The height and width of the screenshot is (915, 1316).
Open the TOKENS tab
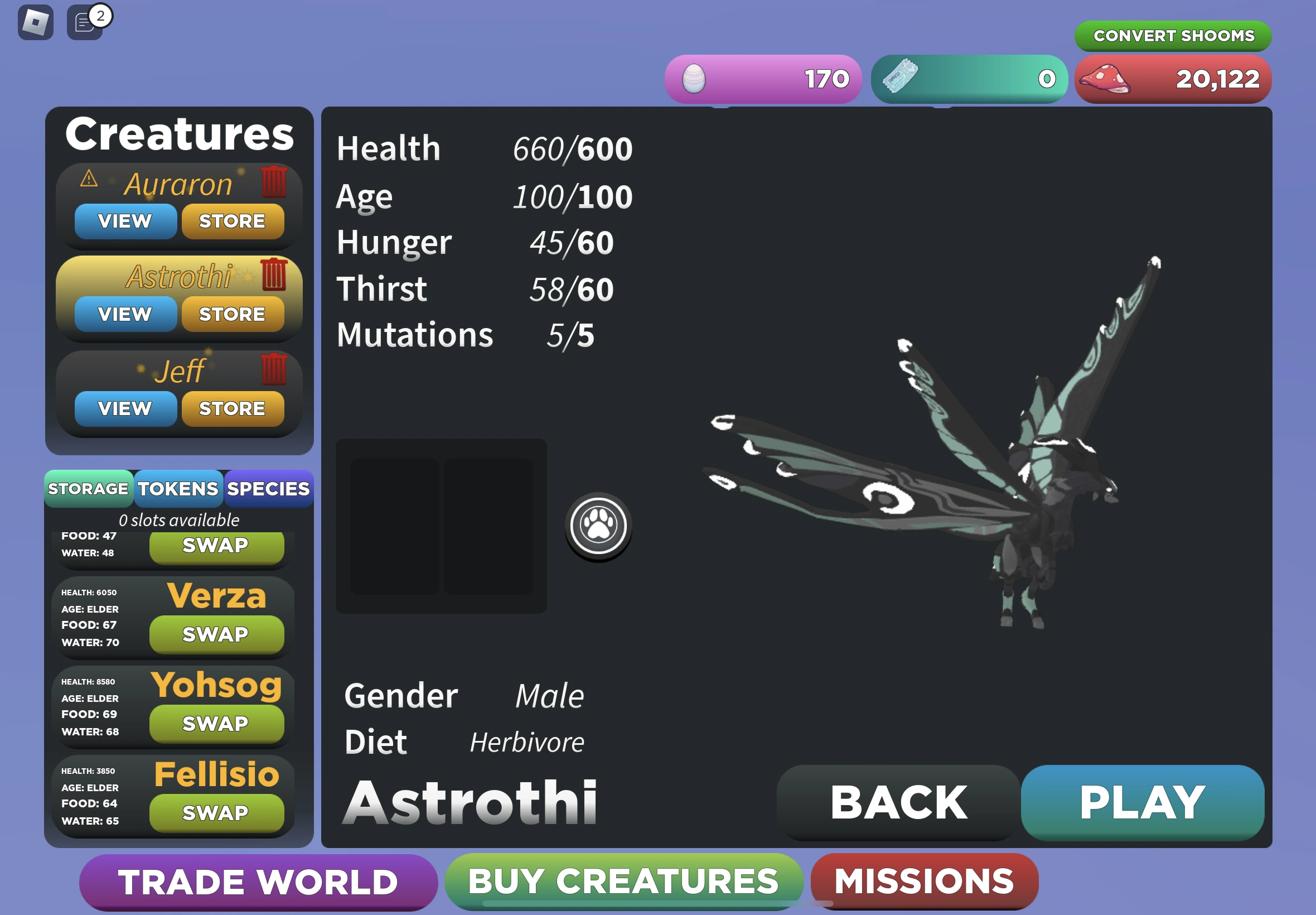pos(178,488)
